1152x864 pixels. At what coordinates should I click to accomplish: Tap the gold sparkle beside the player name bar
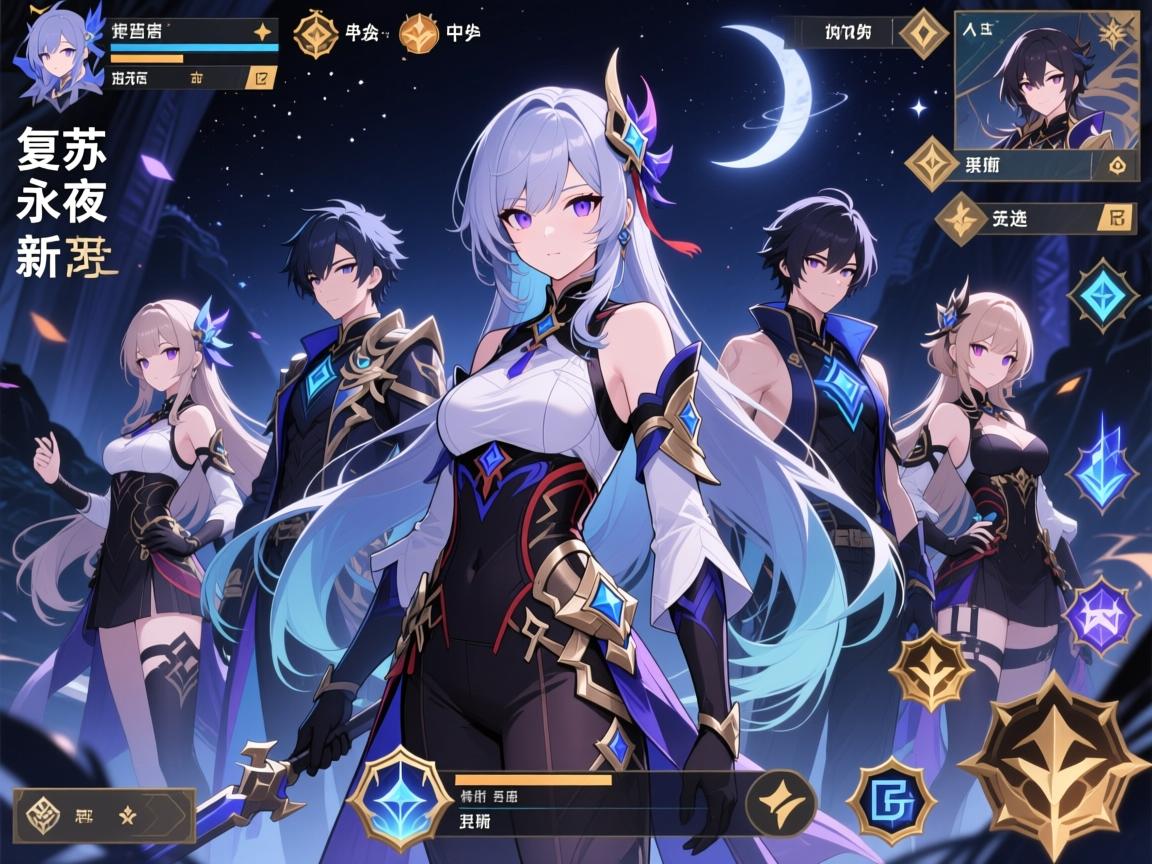click(x=263, y=31)
